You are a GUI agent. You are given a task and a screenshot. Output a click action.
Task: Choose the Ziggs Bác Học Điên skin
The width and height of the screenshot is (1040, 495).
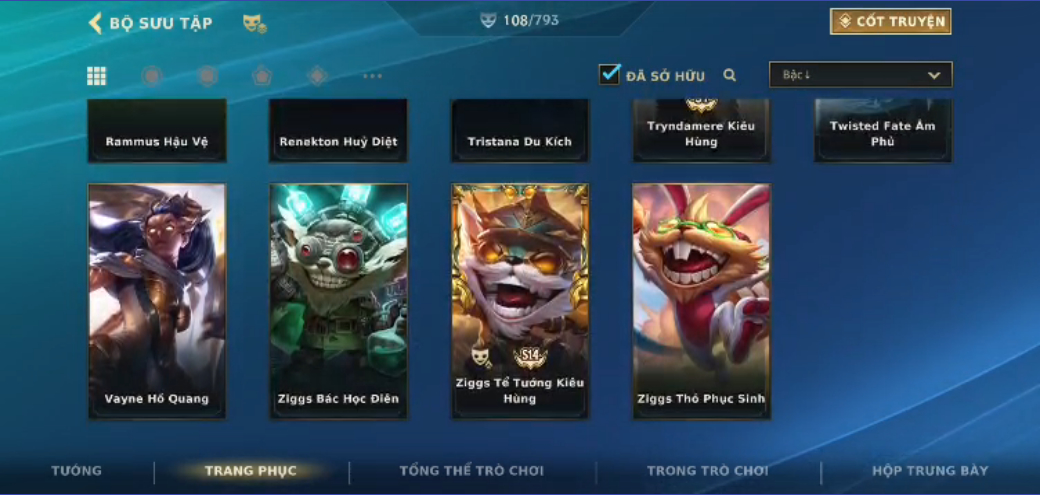point(338,300)
